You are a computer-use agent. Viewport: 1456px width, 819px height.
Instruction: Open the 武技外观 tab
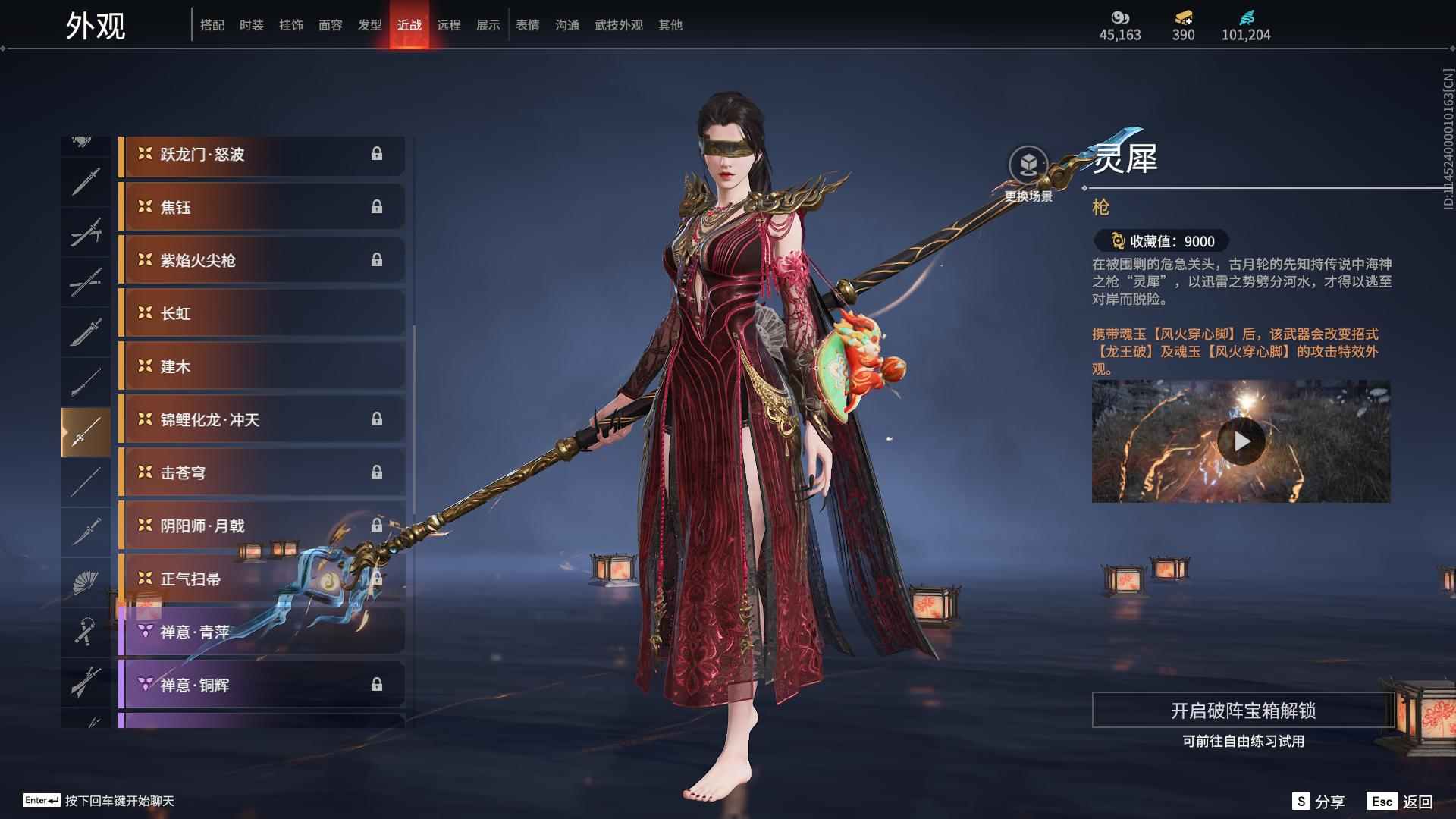click(x=618, y=25)
